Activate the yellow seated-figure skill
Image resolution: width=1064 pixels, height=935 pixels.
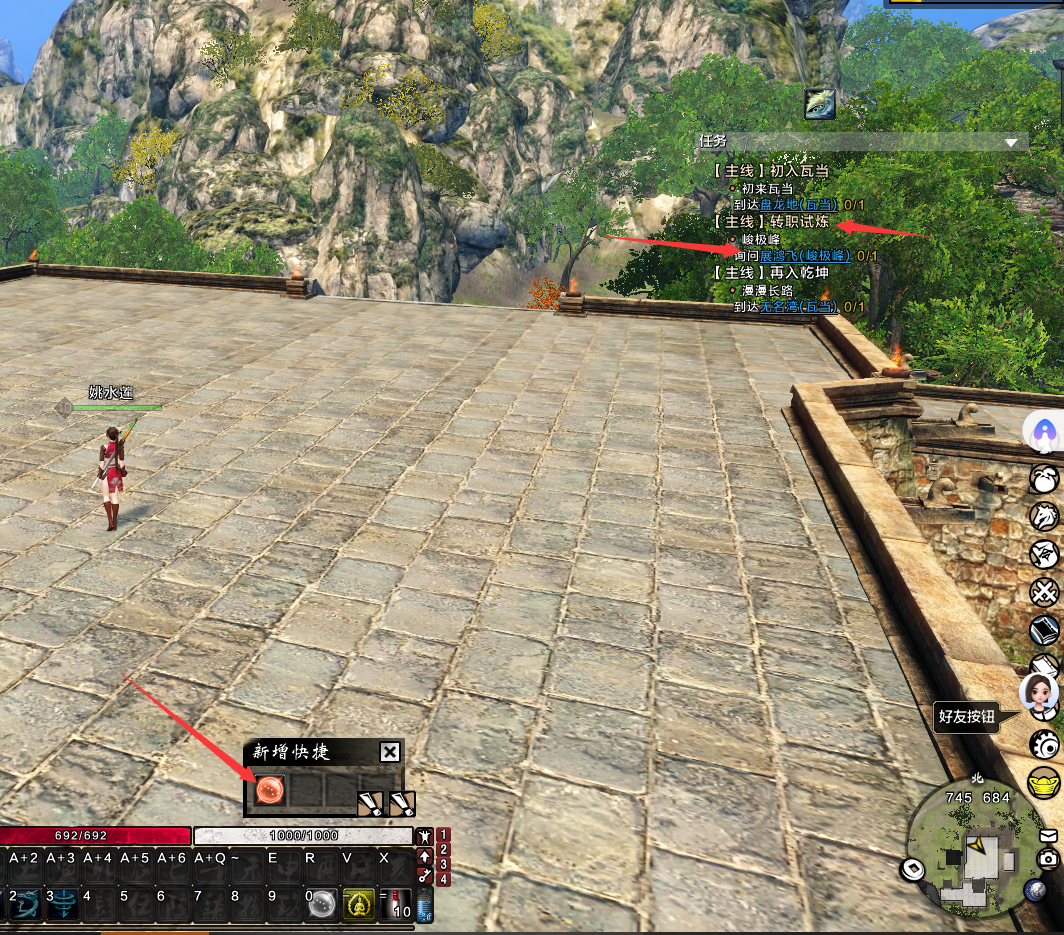click(x=358, y=905)
